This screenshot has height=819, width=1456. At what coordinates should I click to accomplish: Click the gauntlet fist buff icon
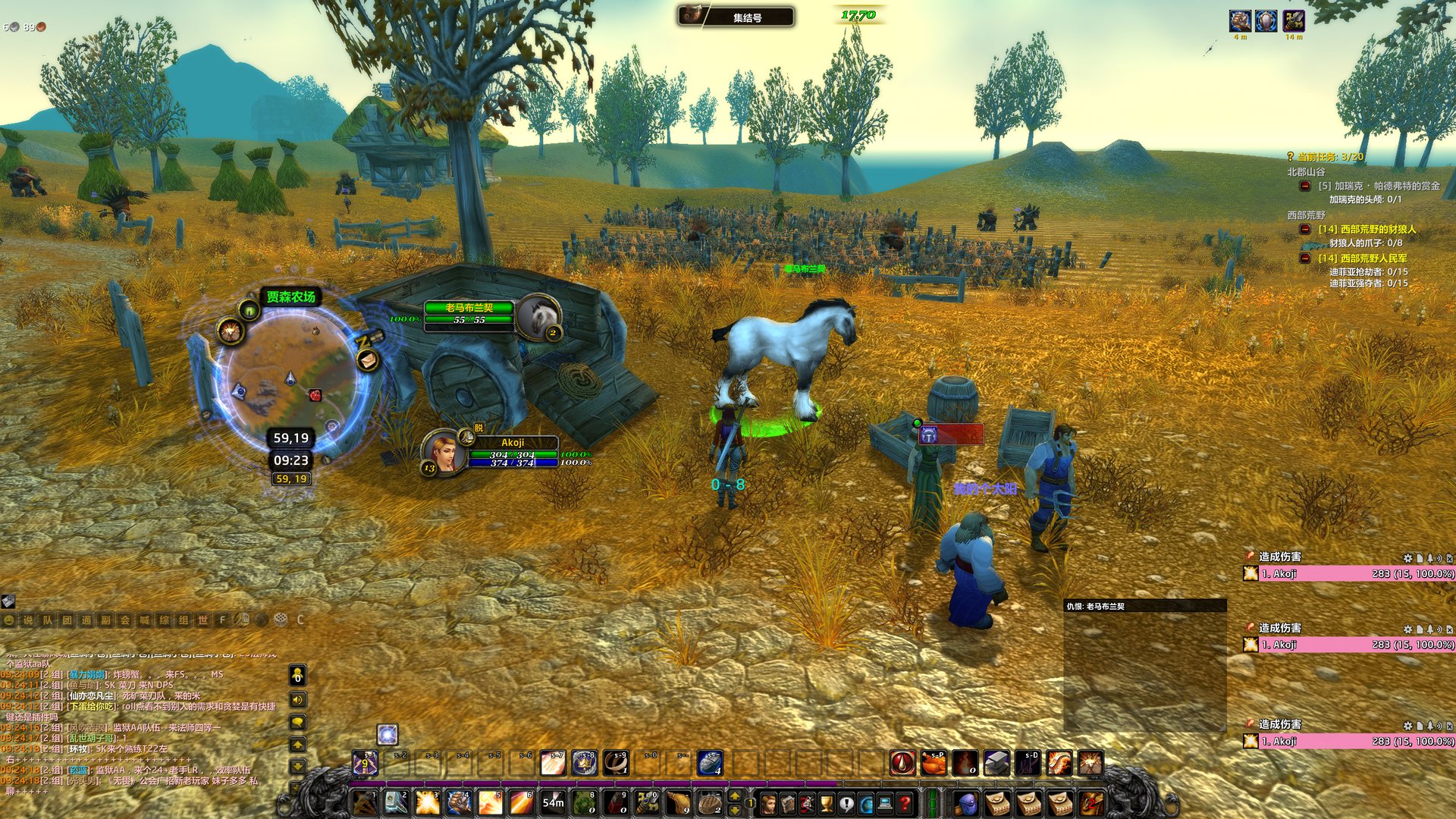point(1239,20)
